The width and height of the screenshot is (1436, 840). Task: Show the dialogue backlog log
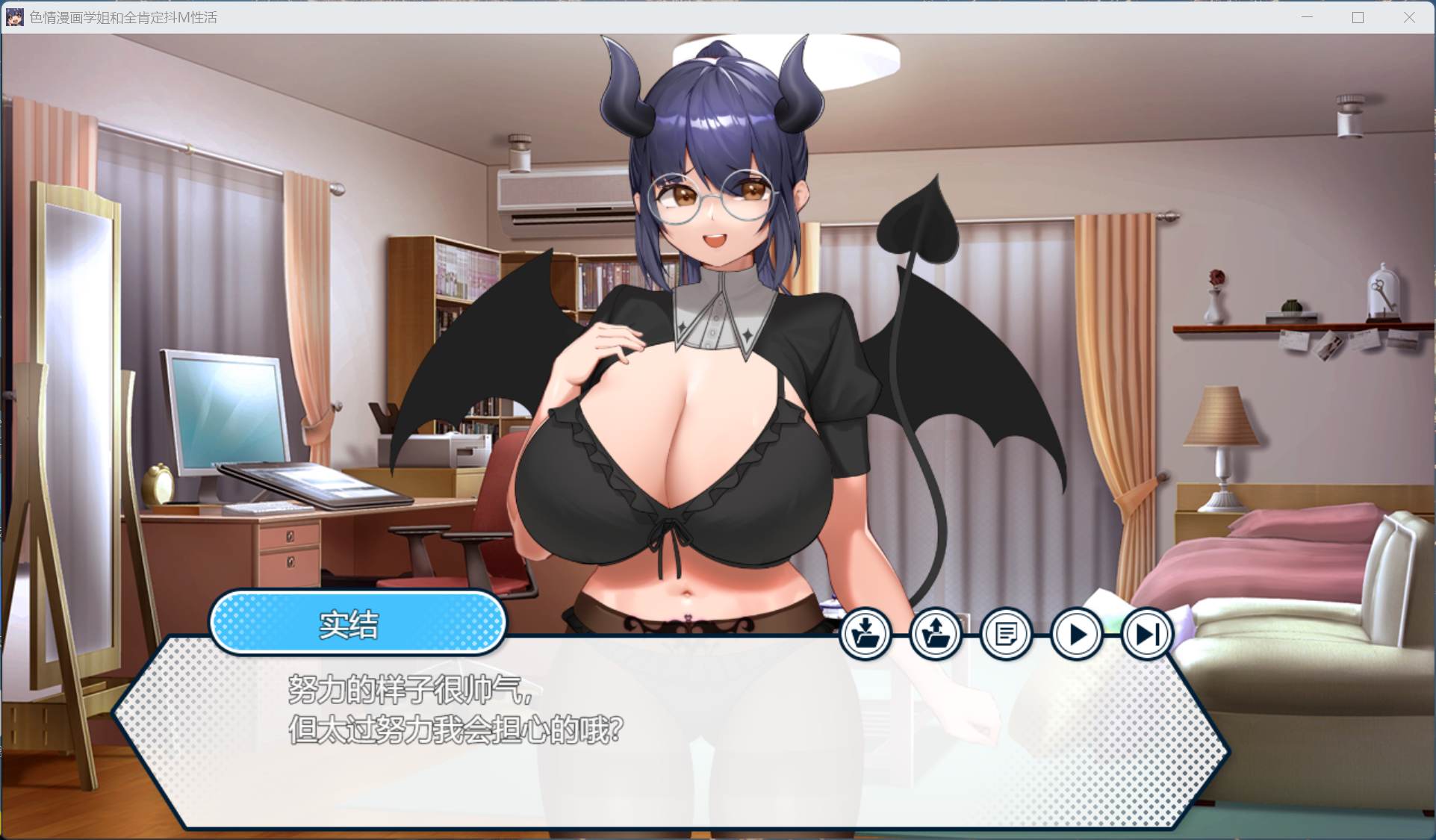[x=1006, y=635]
